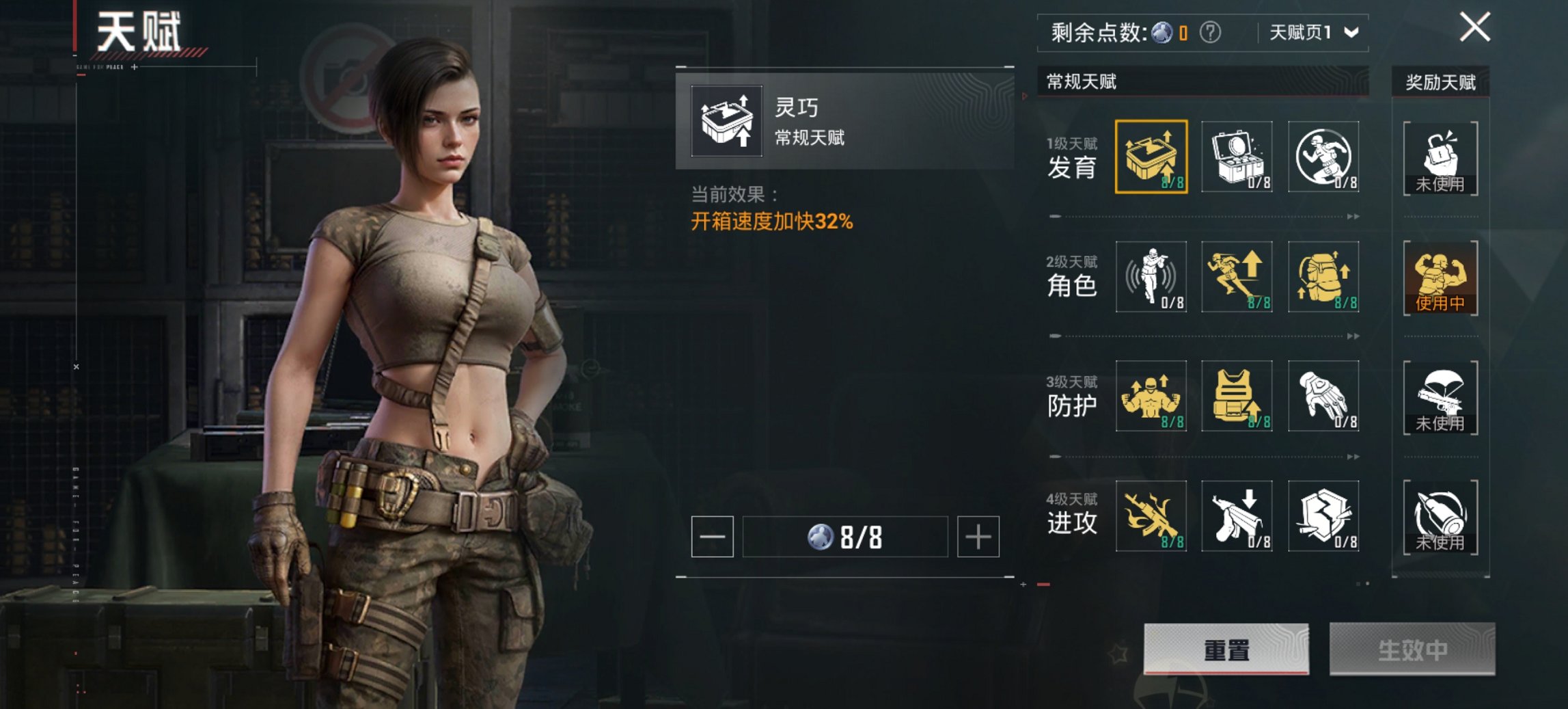The image size is (1568, 709).
Task: Select the footstep sound waves talent
Action: [1151, 276]
